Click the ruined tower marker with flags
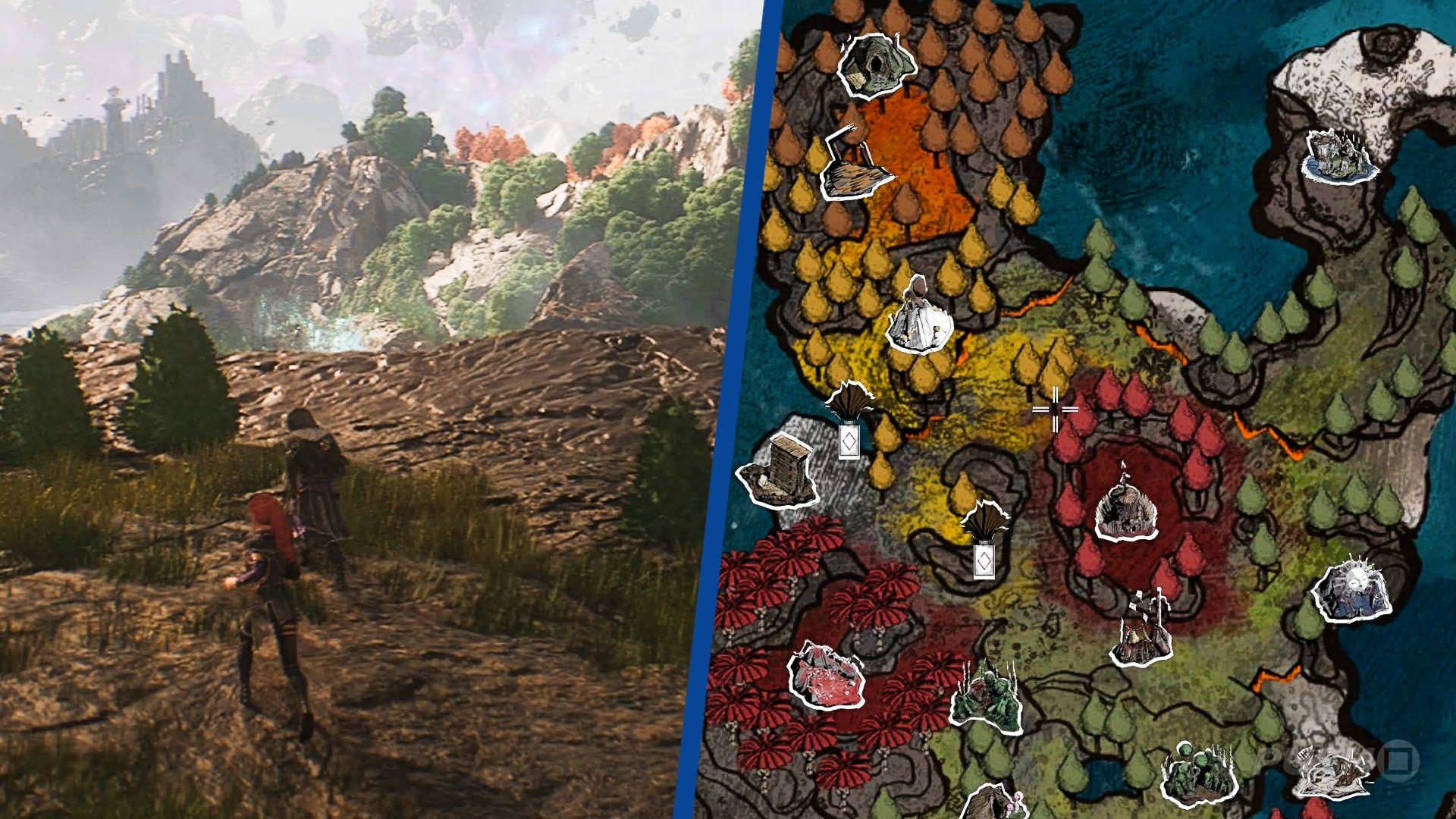Viewport: 1456px width, 819px height. click(1142, 631)
